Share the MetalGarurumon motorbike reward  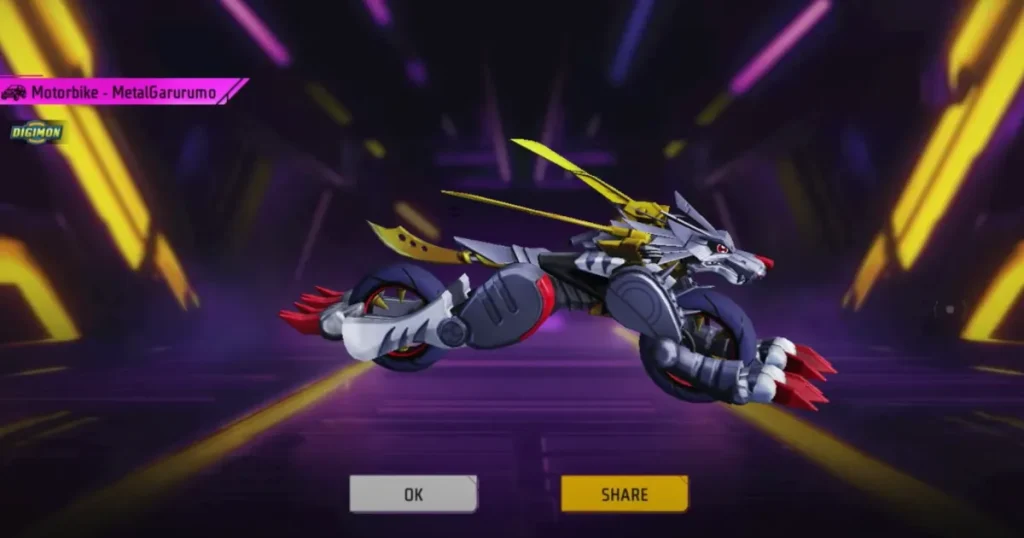tap(624, 494)
